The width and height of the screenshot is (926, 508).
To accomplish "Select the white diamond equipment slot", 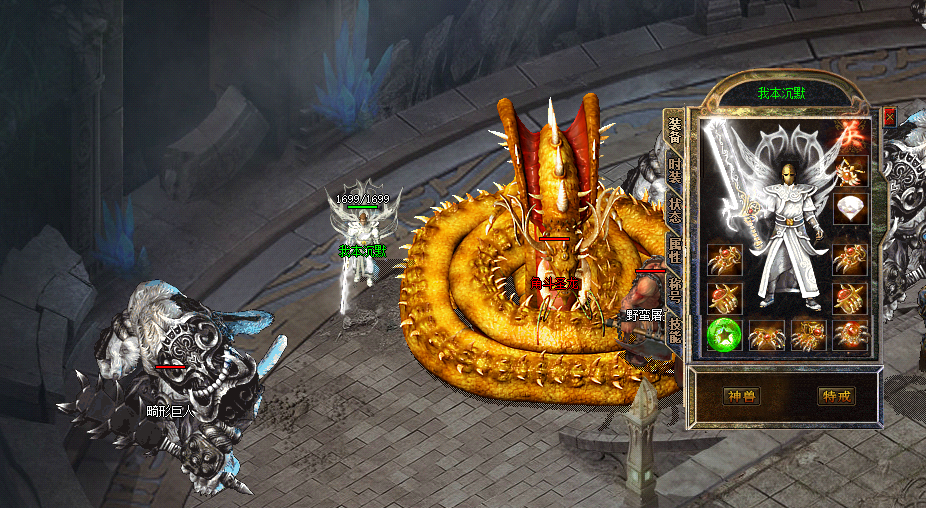I will point(850,208).
